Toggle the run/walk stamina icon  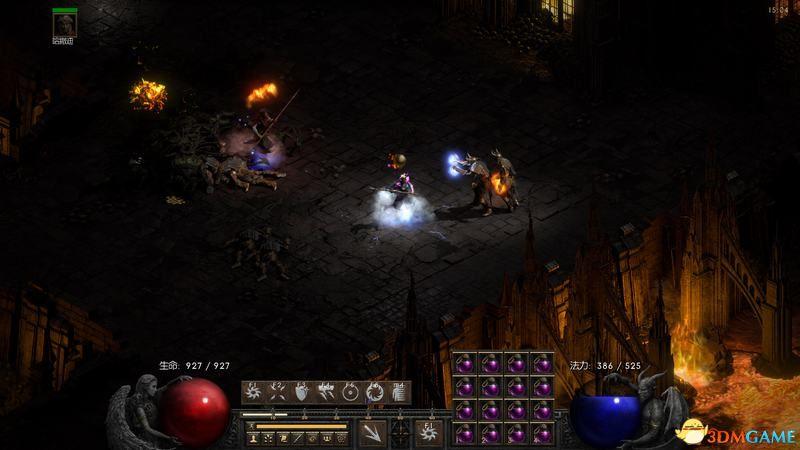click(253, 426)
